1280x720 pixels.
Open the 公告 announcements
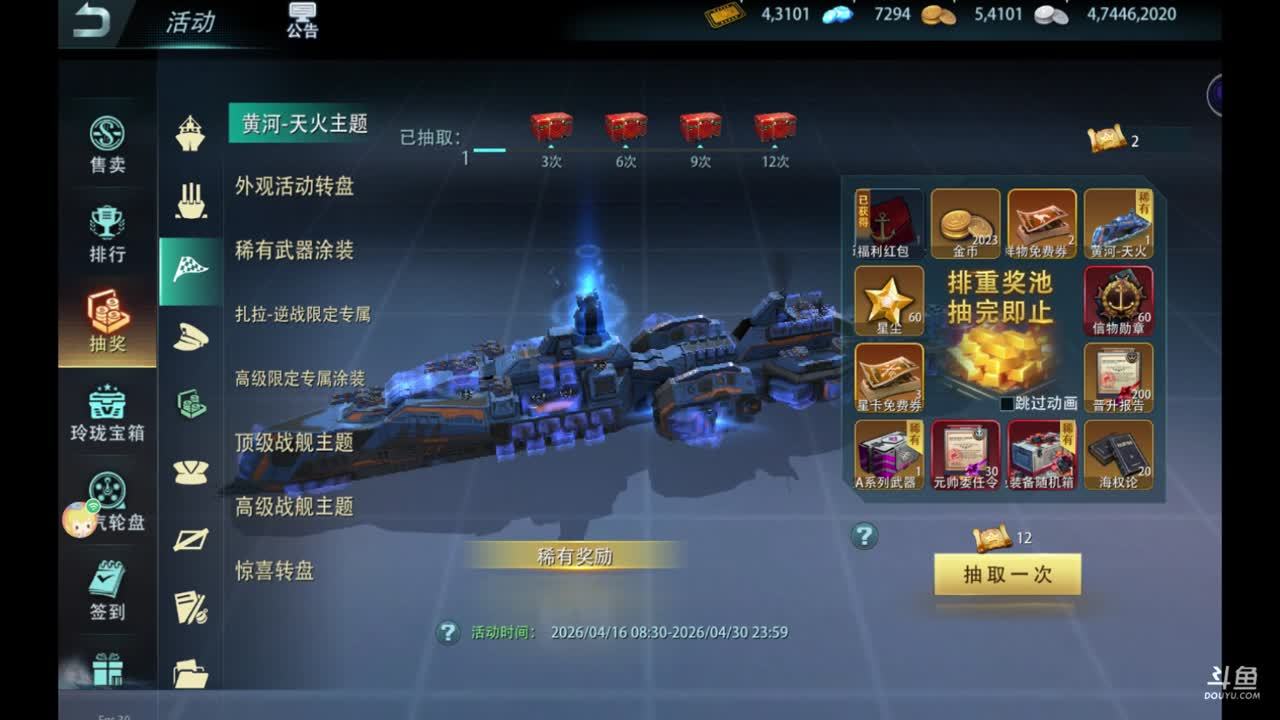pyautogui.click(x=302, y=20)
